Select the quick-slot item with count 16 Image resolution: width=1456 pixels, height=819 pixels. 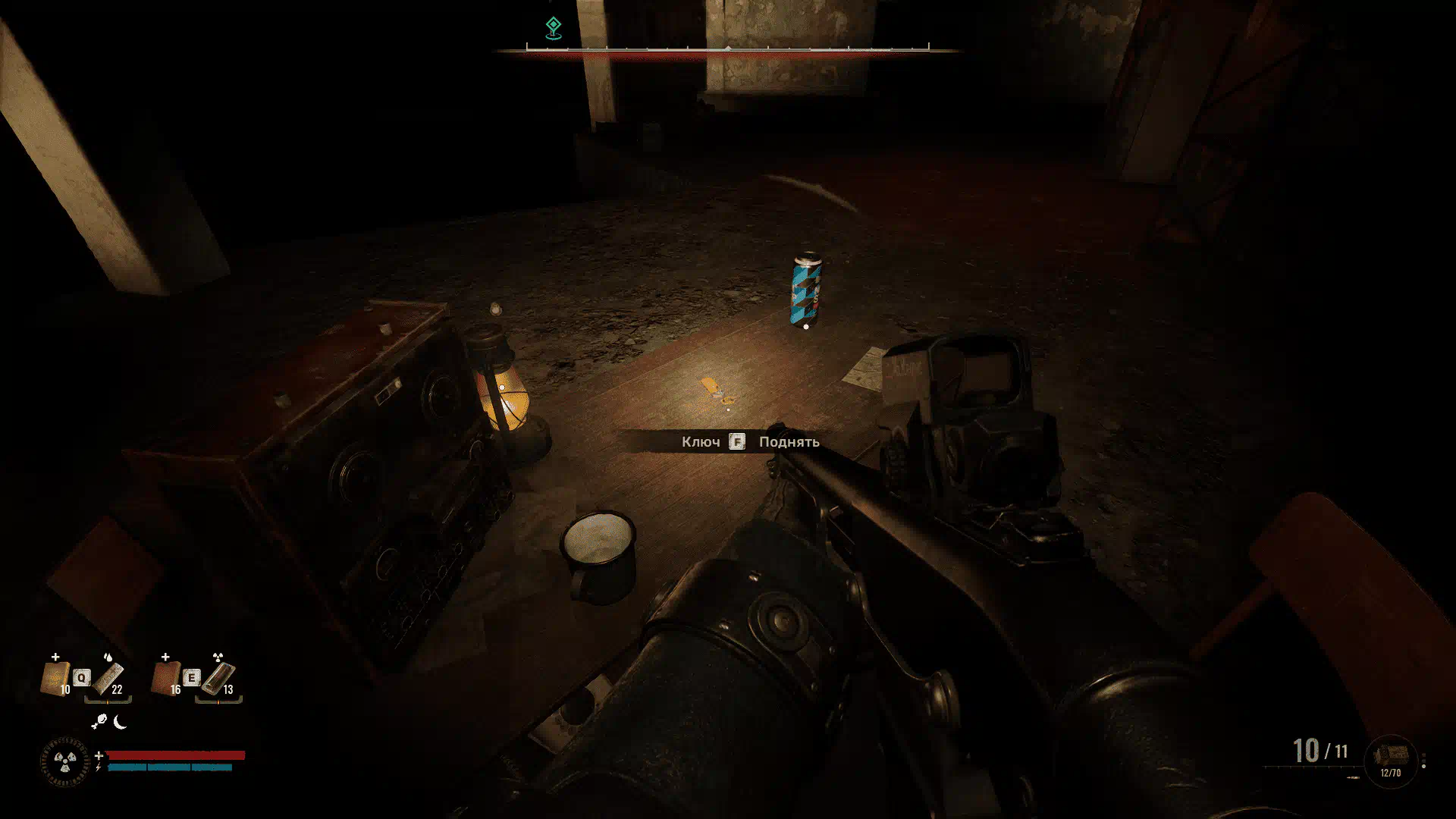[165, 678]
